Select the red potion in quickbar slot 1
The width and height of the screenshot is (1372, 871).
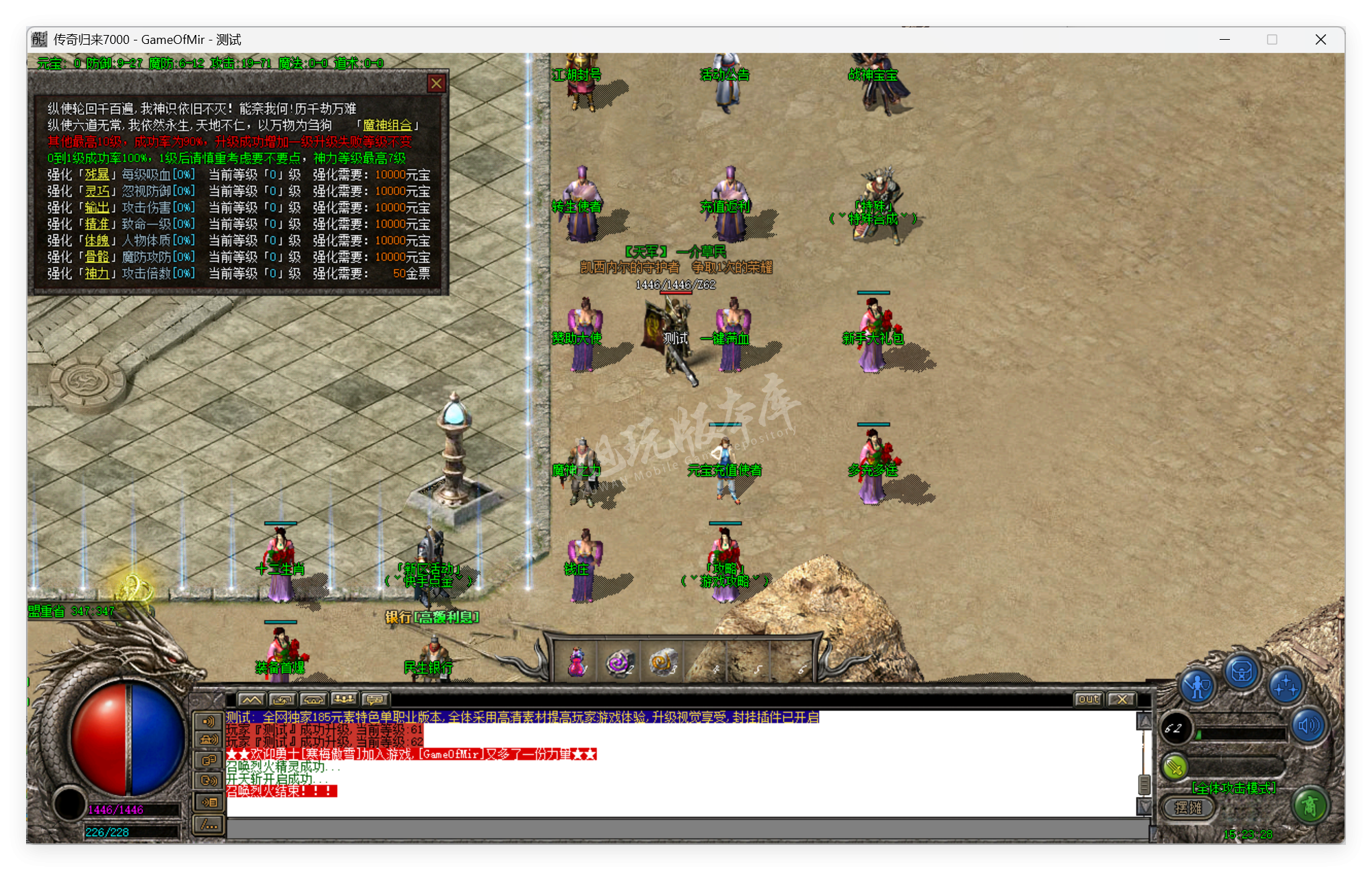point(577,663)
